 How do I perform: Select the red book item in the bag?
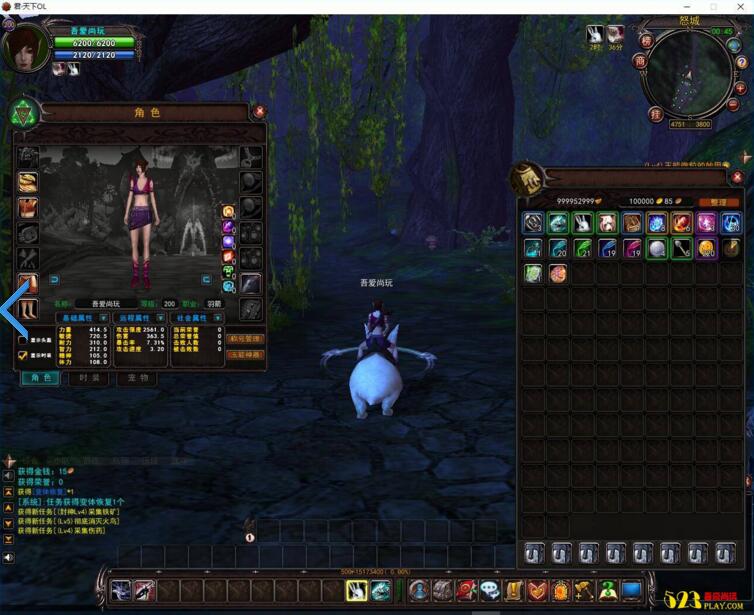(632, 223)
